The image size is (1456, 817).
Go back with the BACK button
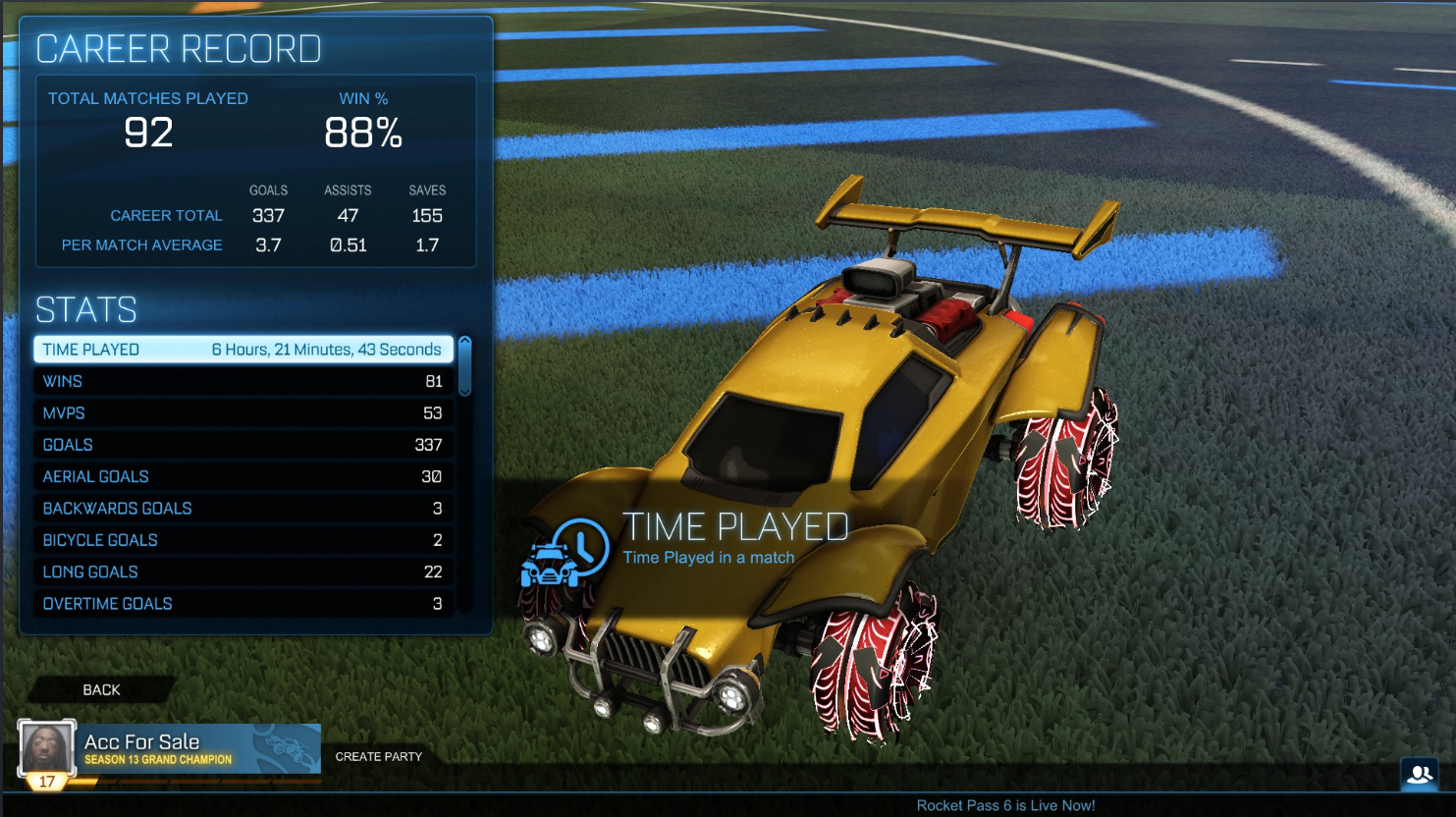102,690
